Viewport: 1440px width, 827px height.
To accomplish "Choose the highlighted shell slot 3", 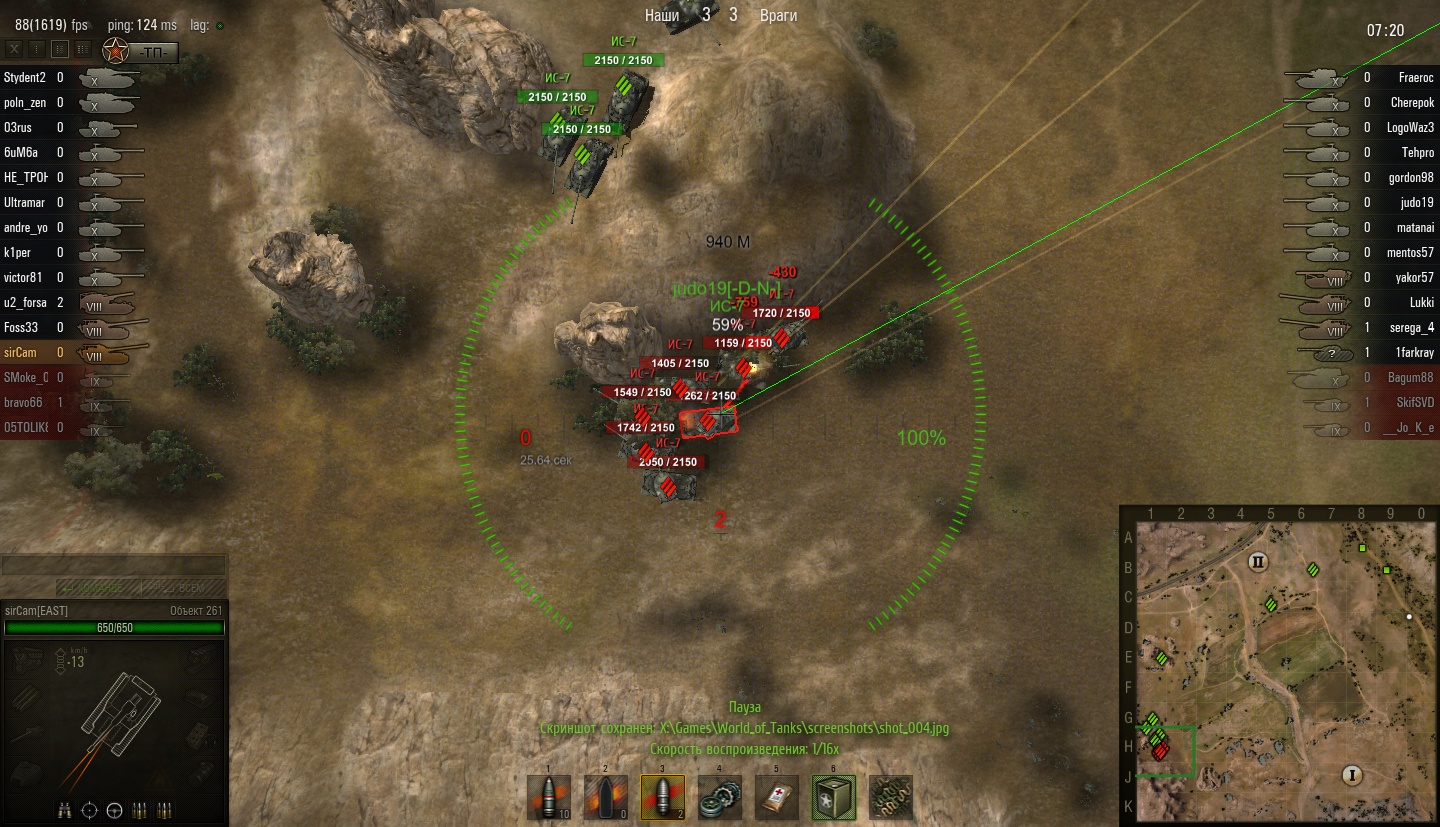I will [663, 797].
